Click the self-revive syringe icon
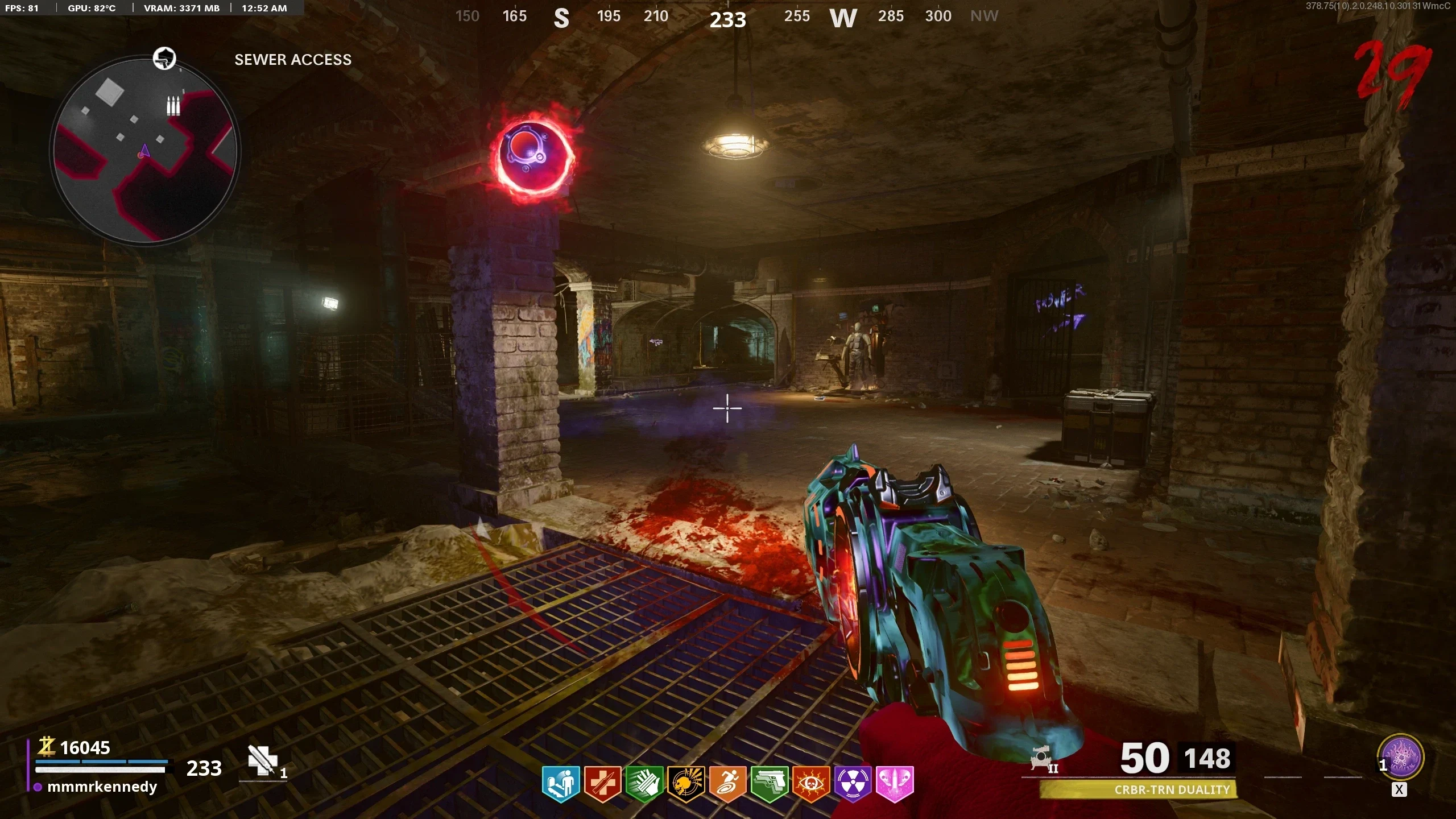The image size is (1456, 819). click(263, 761)
